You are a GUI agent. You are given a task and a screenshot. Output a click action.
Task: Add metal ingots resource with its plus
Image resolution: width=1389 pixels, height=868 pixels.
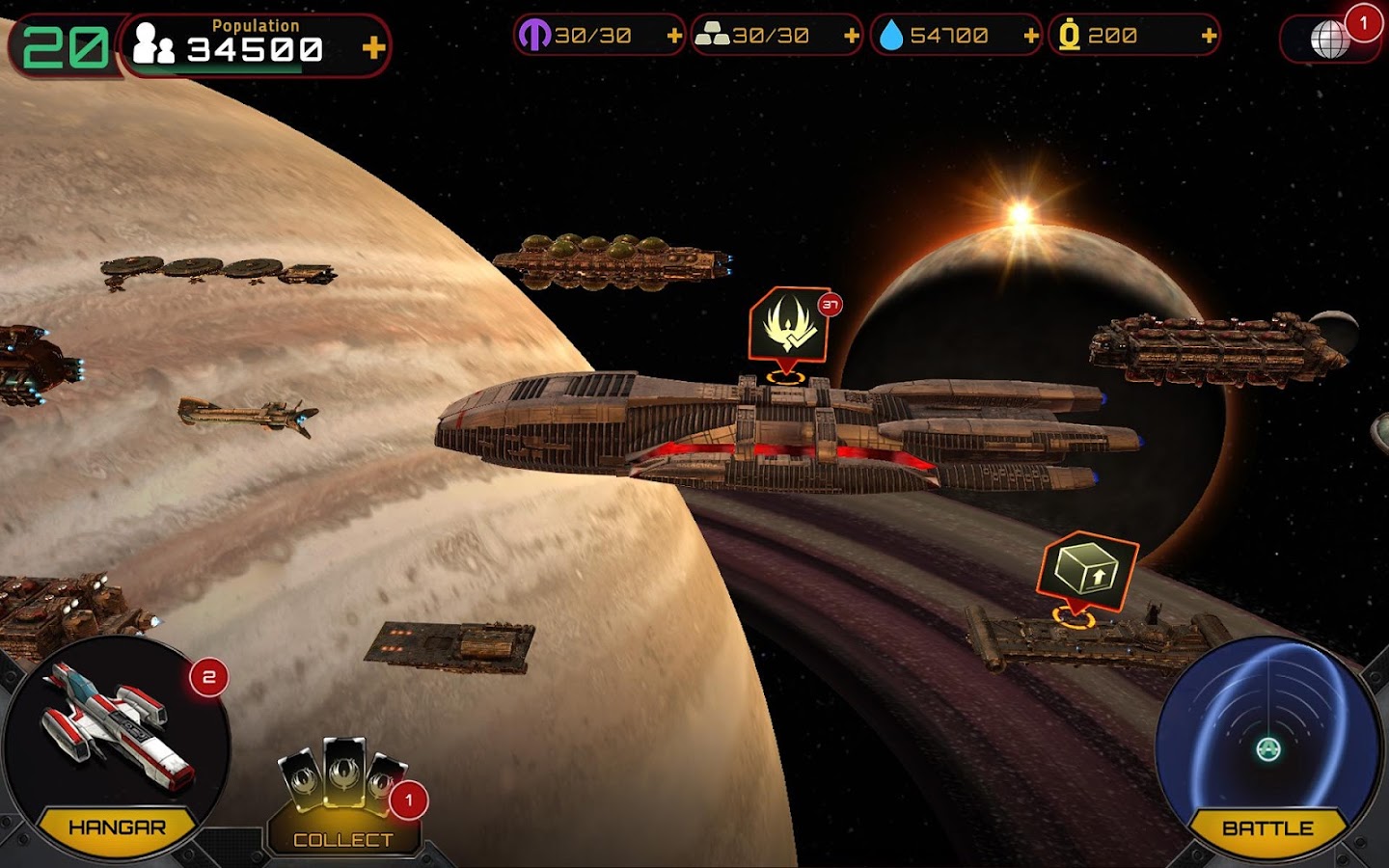point(852,37)
